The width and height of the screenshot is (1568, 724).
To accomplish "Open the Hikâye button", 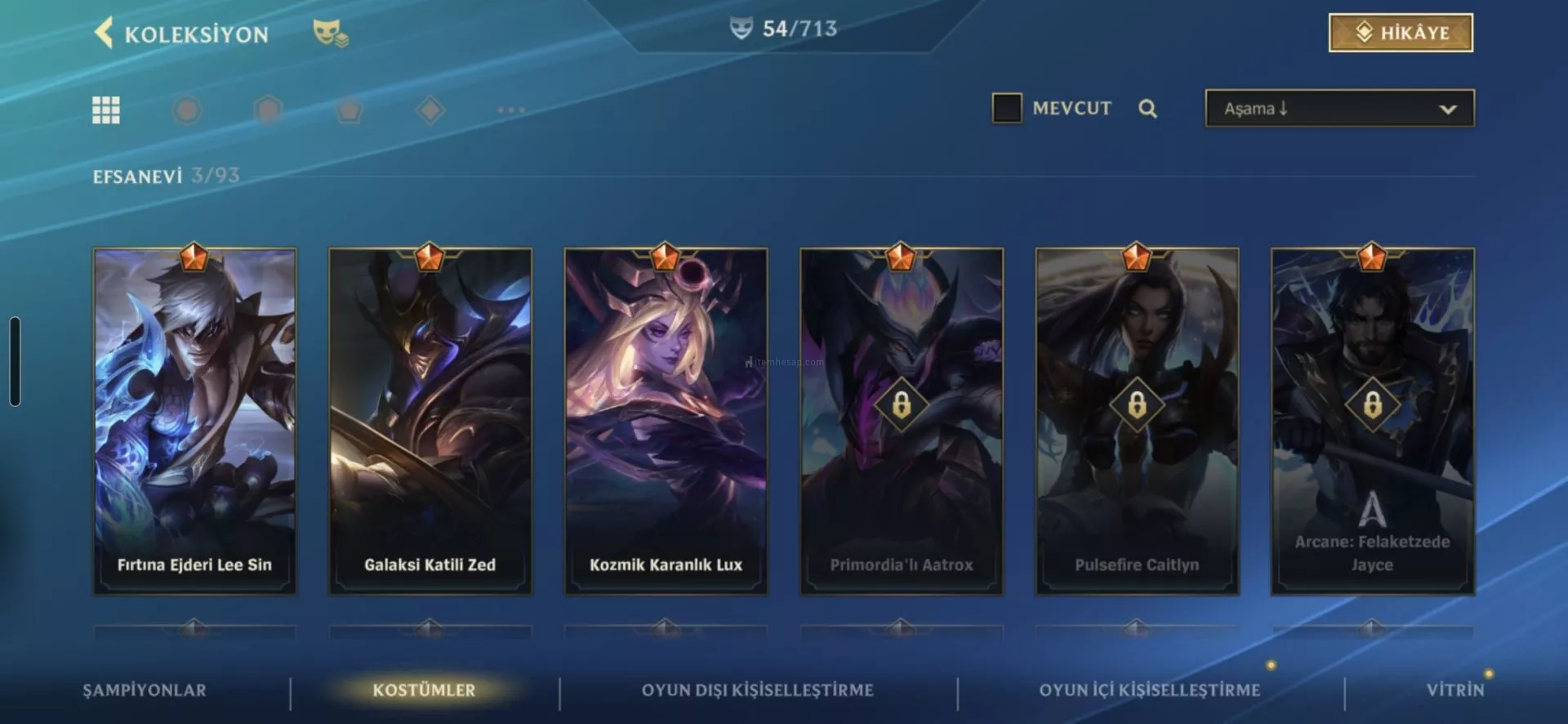I will (x=1401, y=33).
